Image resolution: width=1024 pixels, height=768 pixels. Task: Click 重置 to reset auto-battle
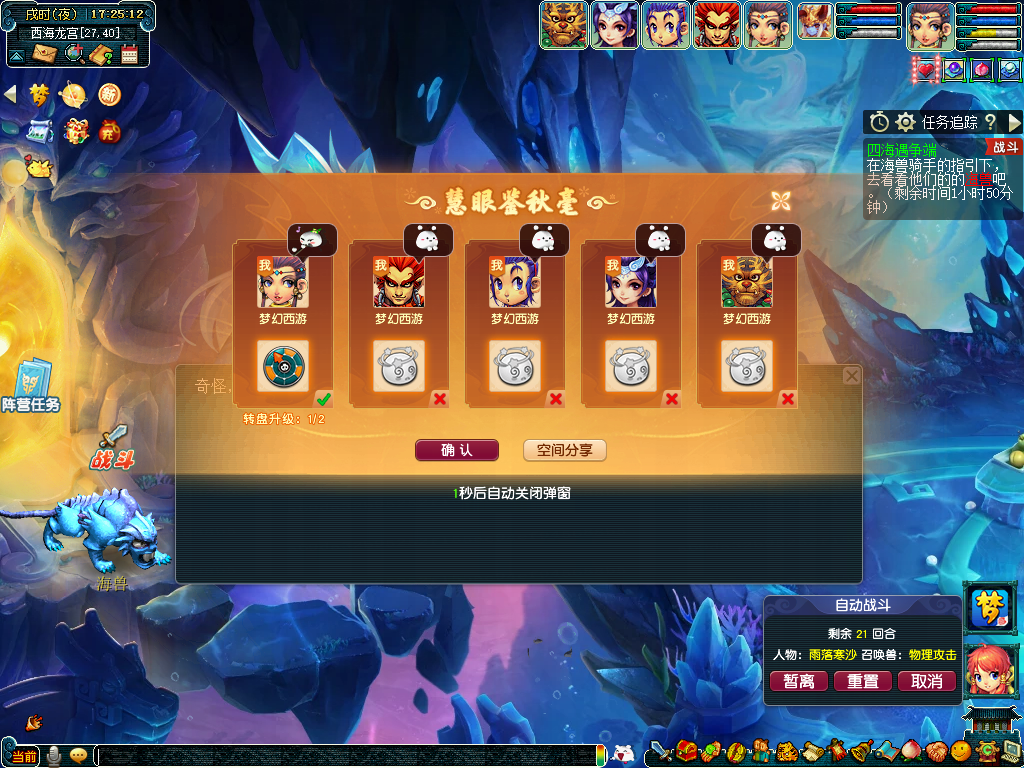coord(862,681)
